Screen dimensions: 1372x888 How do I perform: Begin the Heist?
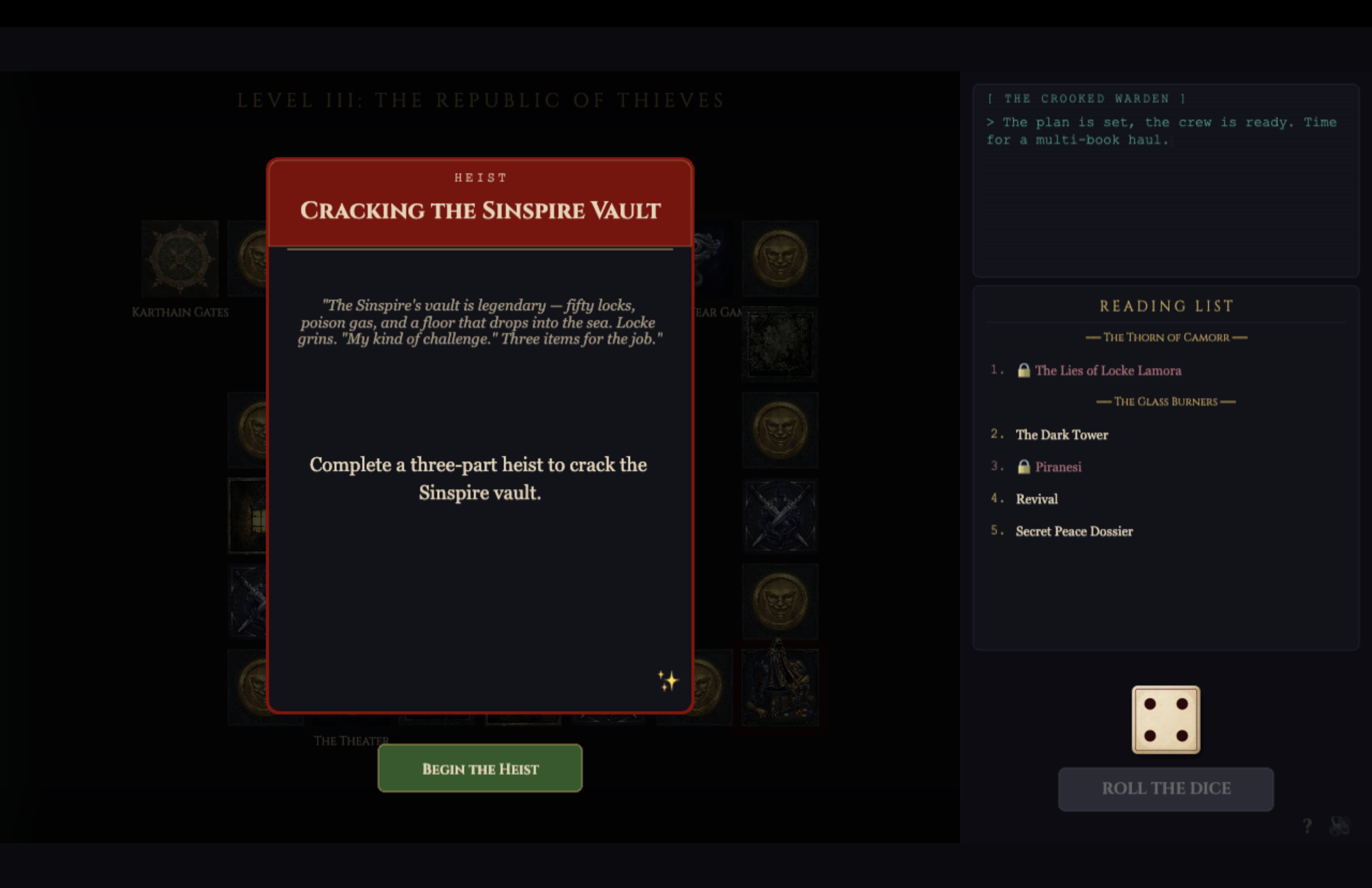tap(480, 768)
